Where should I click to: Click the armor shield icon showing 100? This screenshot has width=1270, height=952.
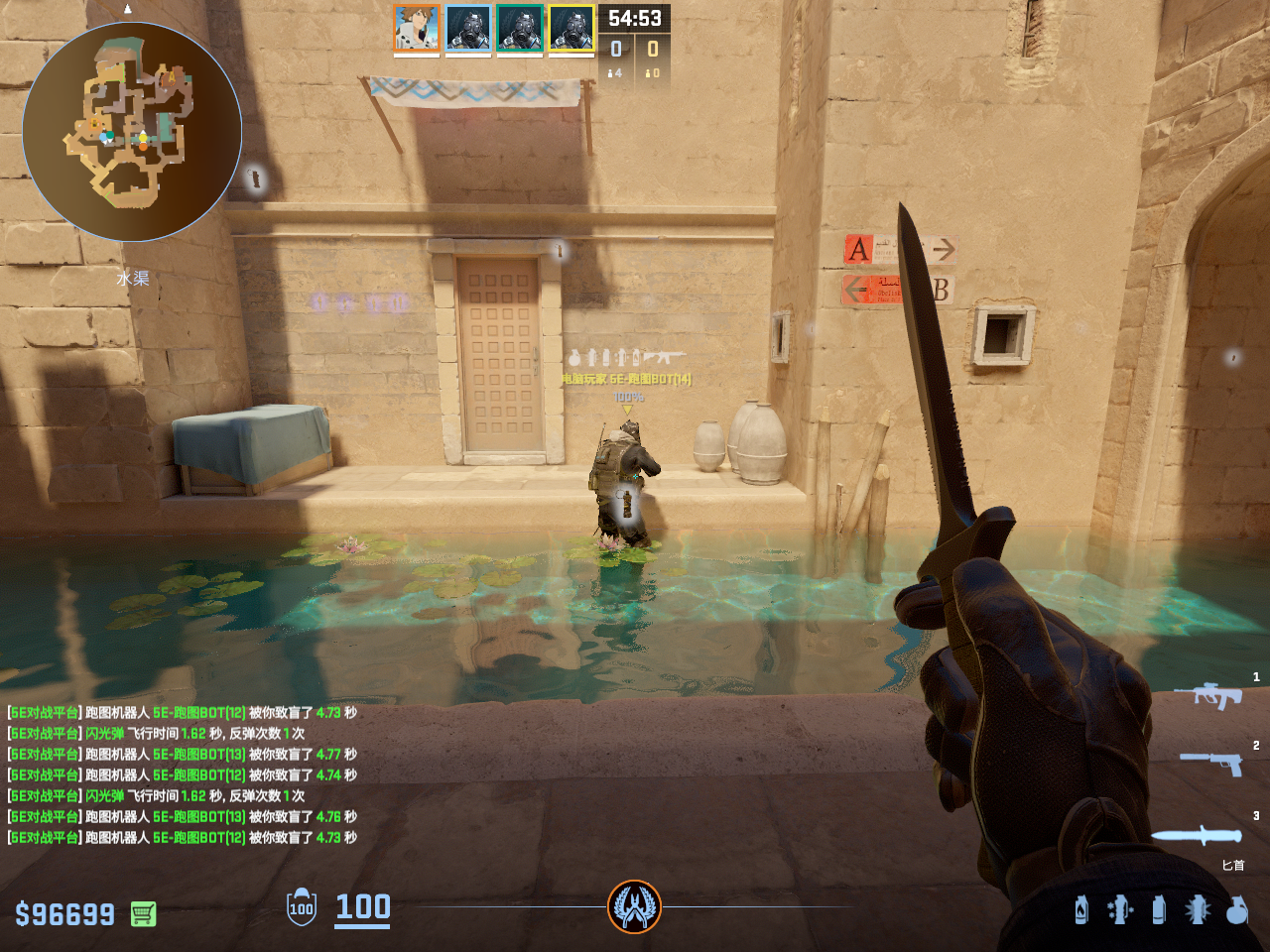302,906
